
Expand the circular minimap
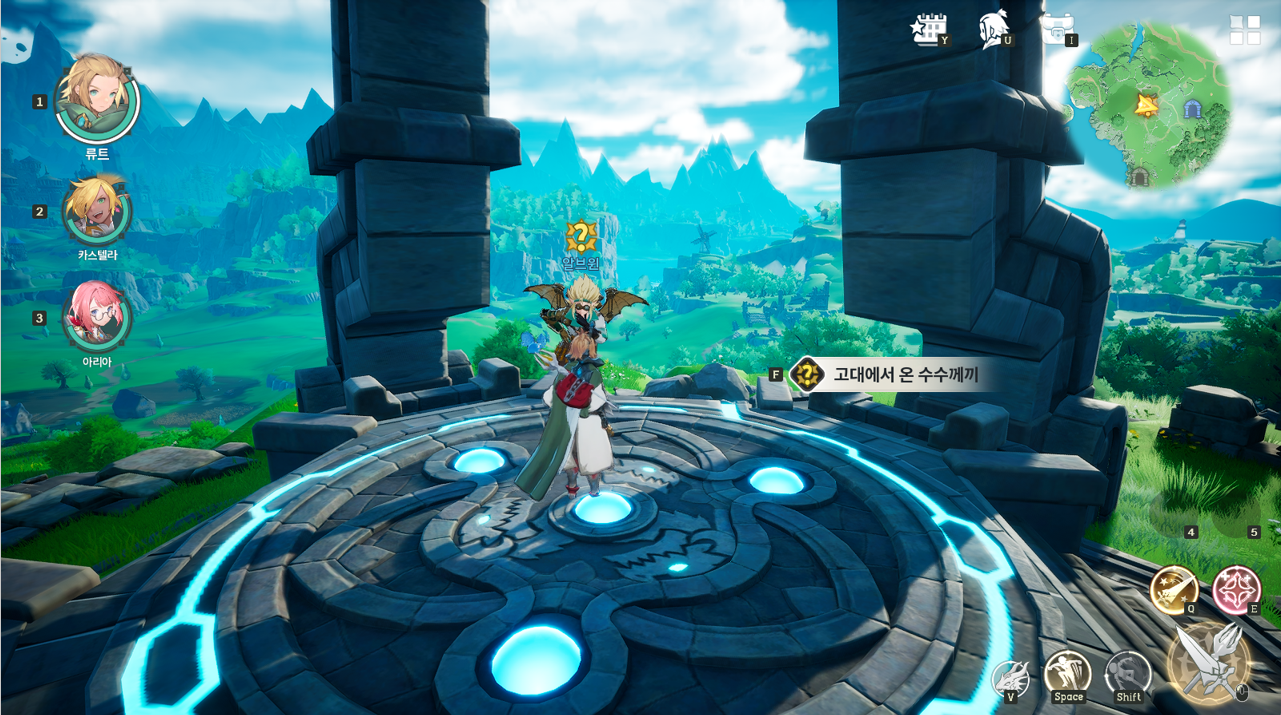[1148, 104]
